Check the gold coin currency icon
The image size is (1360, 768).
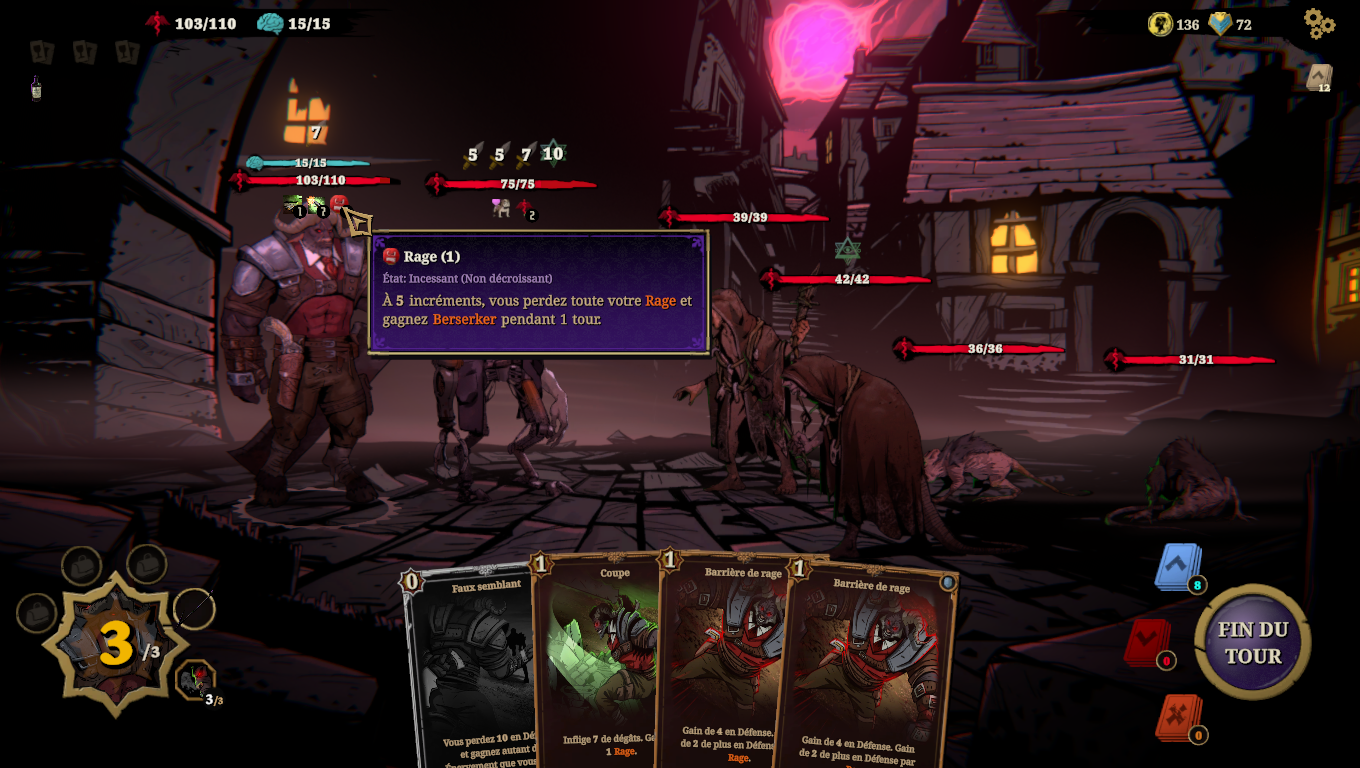click(1160, 24)
